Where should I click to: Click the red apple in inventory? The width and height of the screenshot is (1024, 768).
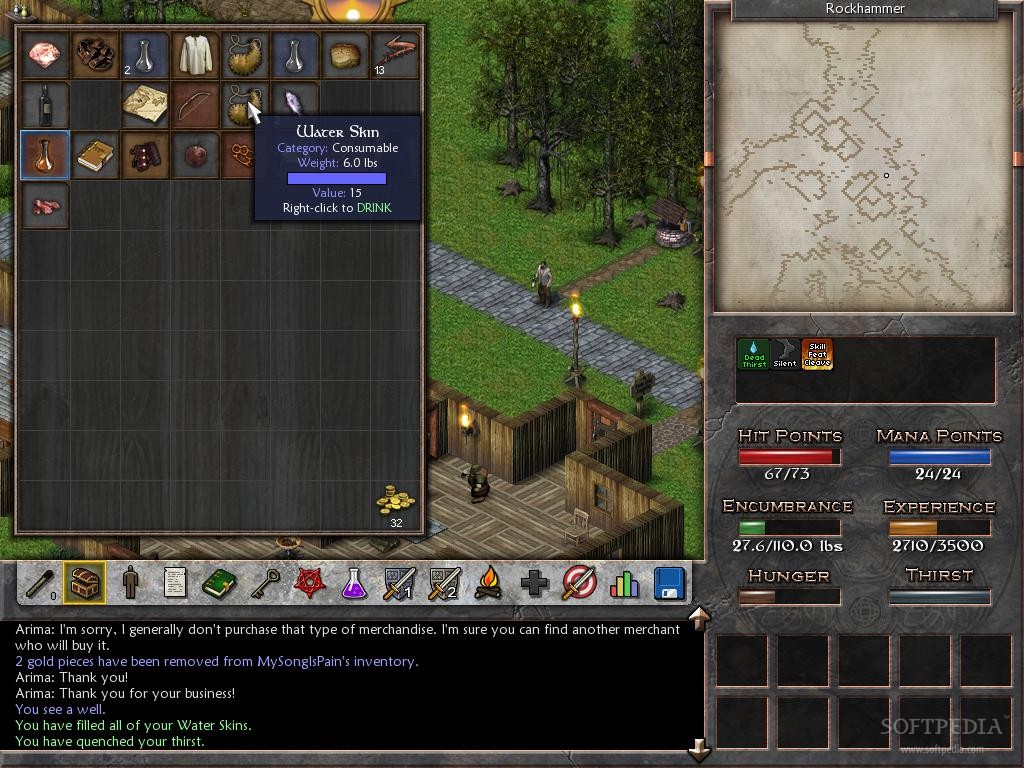[x=195, y=155]
